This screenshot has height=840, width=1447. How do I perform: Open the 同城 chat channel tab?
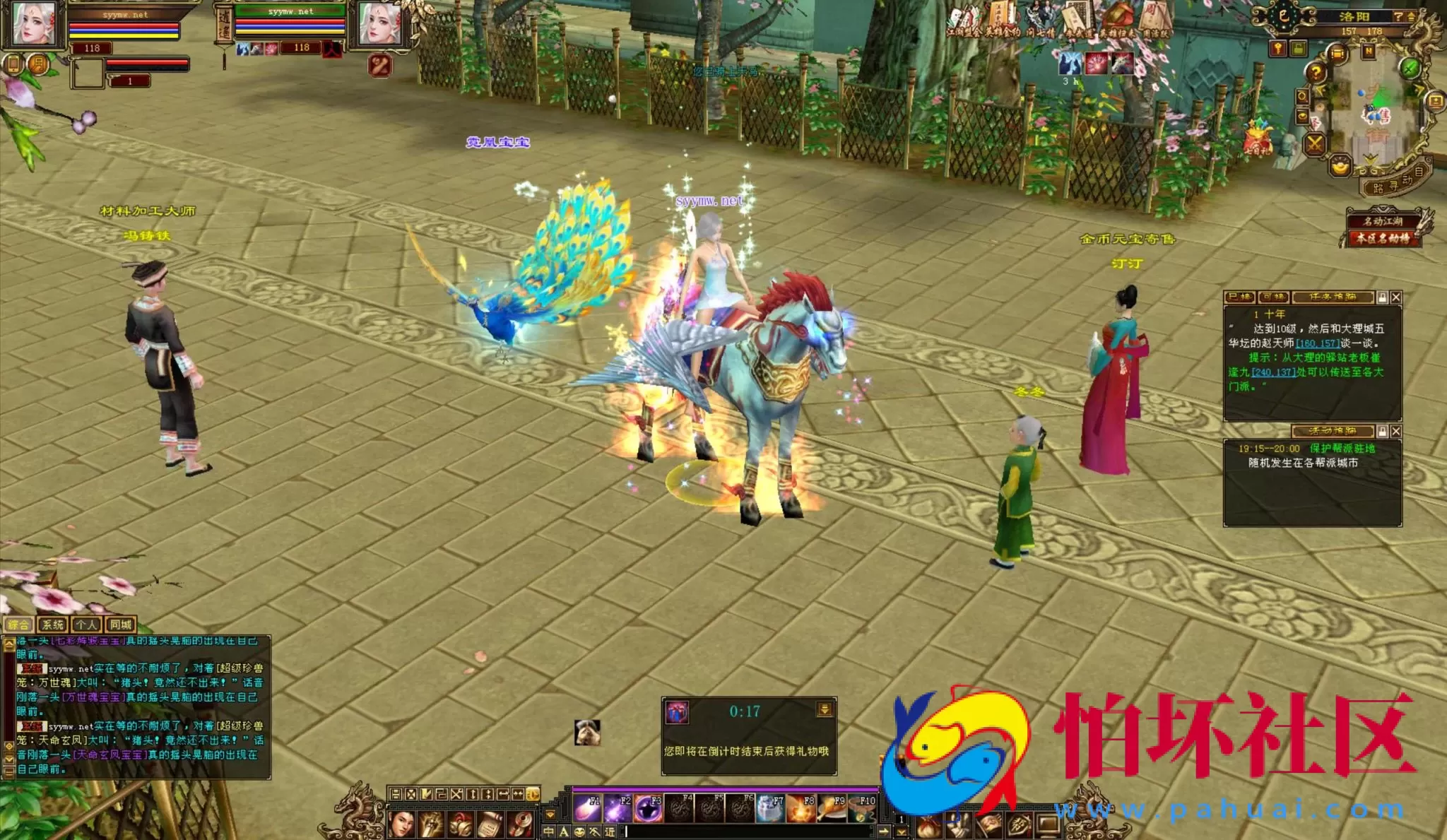pos(121,625)
